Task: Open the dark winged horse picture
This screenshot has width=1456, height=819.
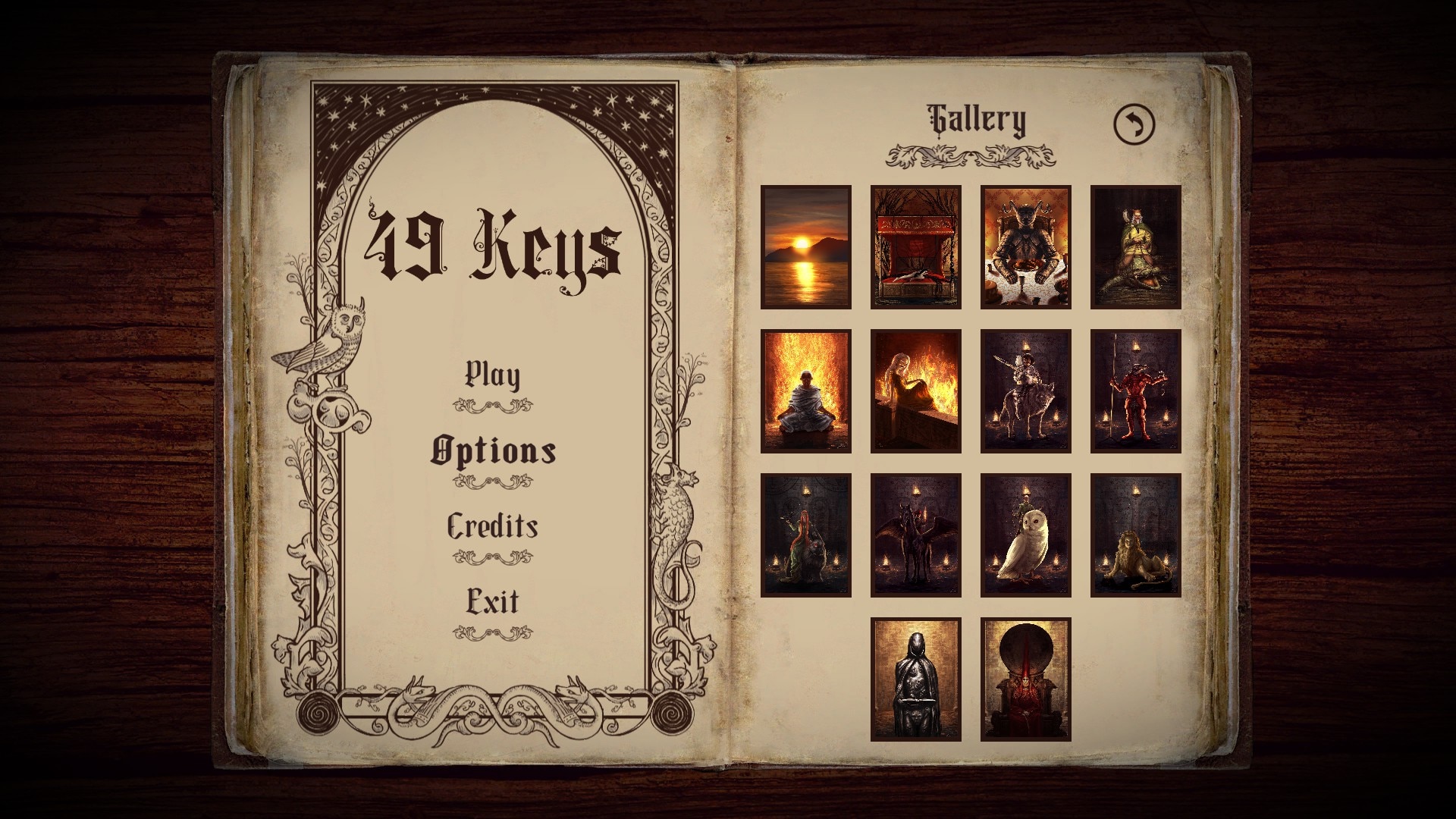Action: (x=916, y=535)
